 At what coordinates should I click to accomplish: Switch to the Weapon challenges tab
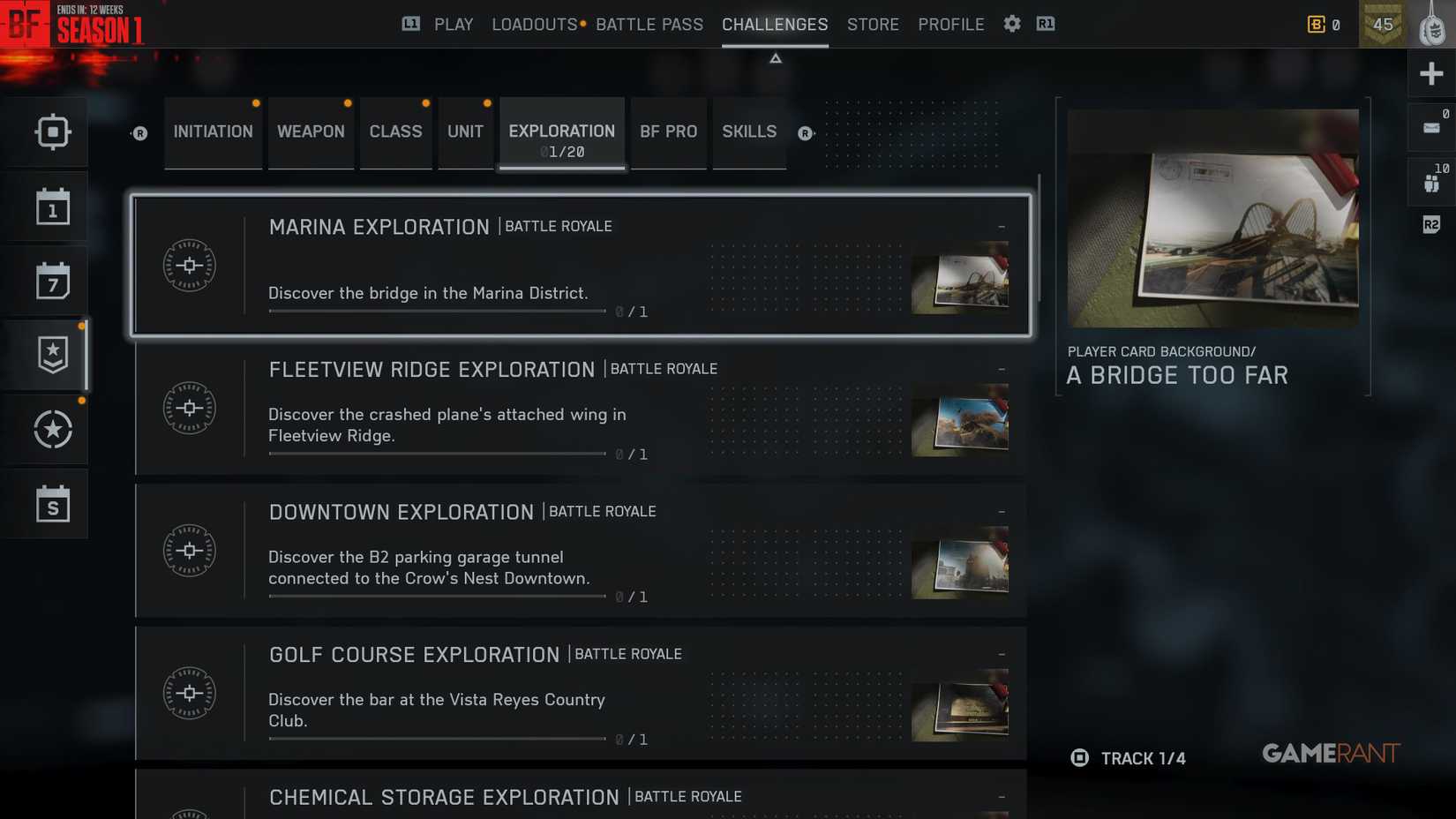click(x=311, y=131)
